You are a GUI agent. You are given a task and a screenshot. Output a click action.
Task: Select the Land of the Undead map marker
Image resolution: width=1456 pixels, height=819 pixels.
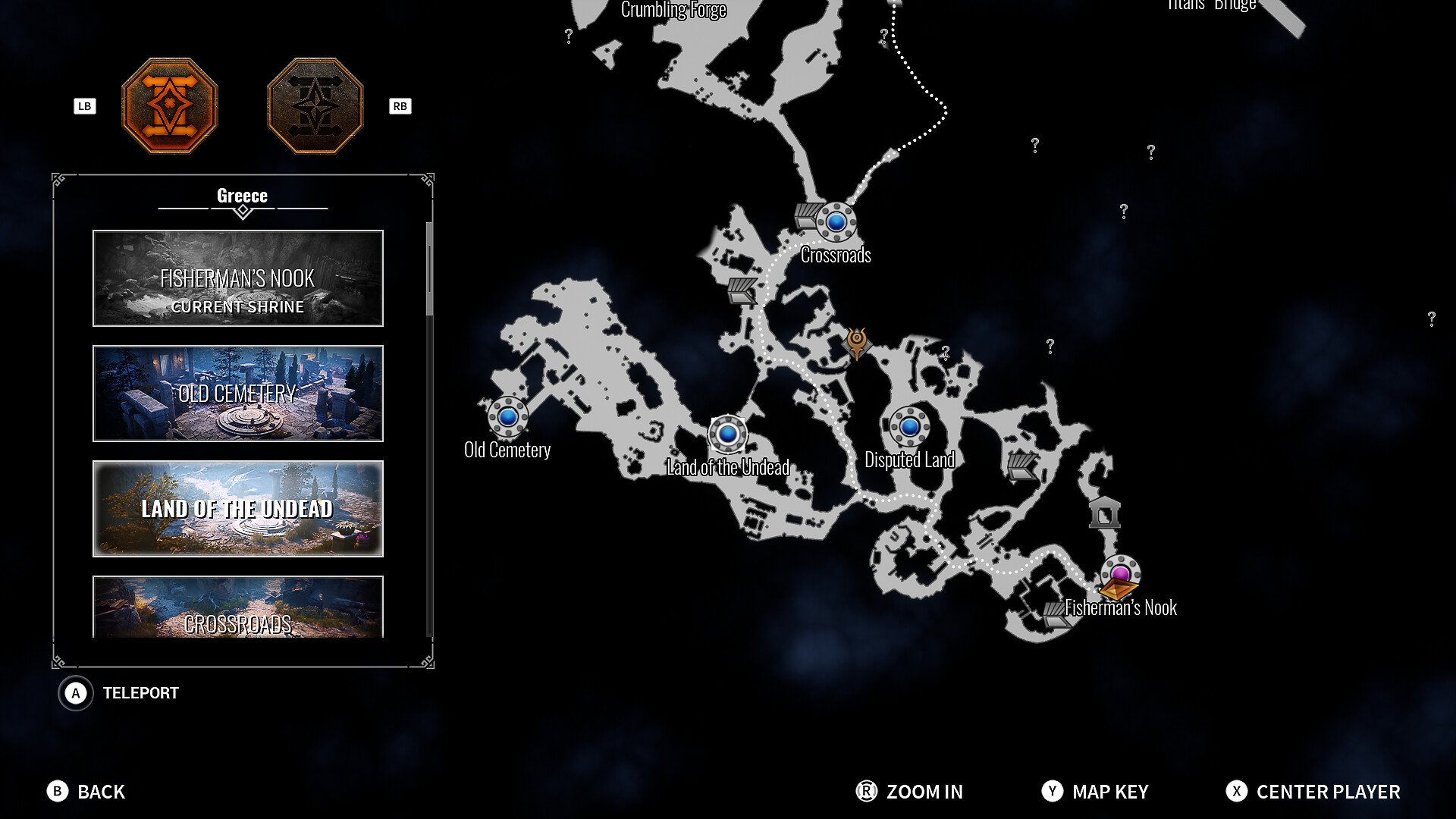(728, 434)
